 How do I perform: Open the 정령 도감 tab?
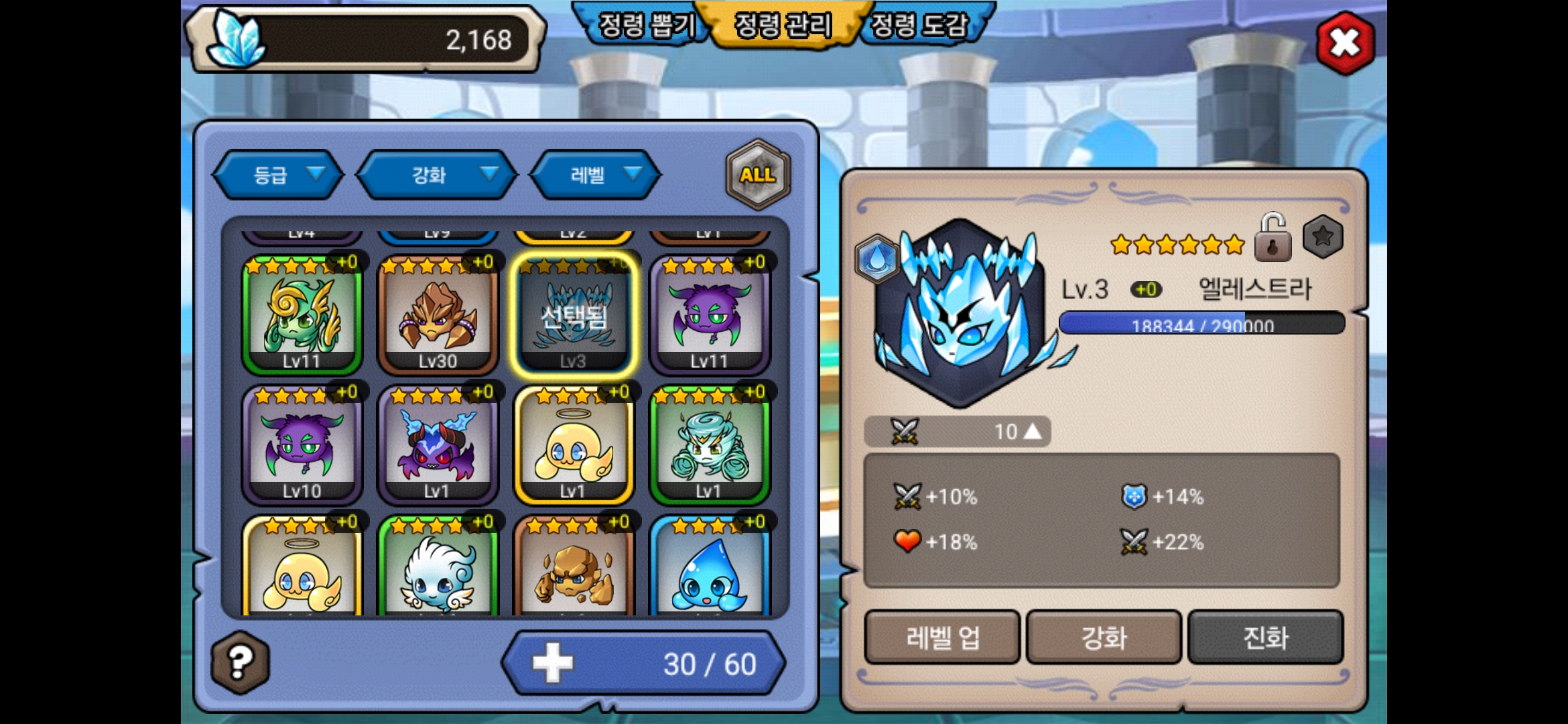coord(919,25)
